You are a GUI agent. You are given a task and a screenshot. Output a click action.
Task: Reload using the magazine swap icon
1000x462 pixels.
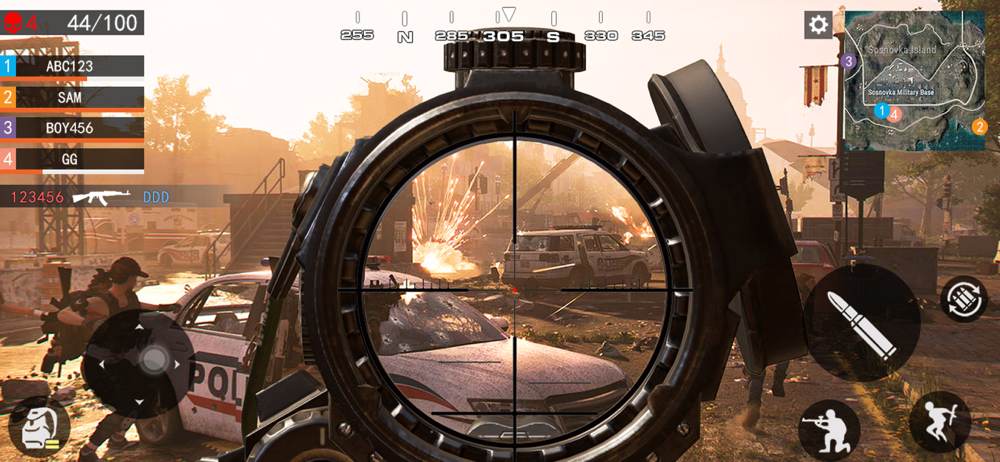[x=963, y=299]
